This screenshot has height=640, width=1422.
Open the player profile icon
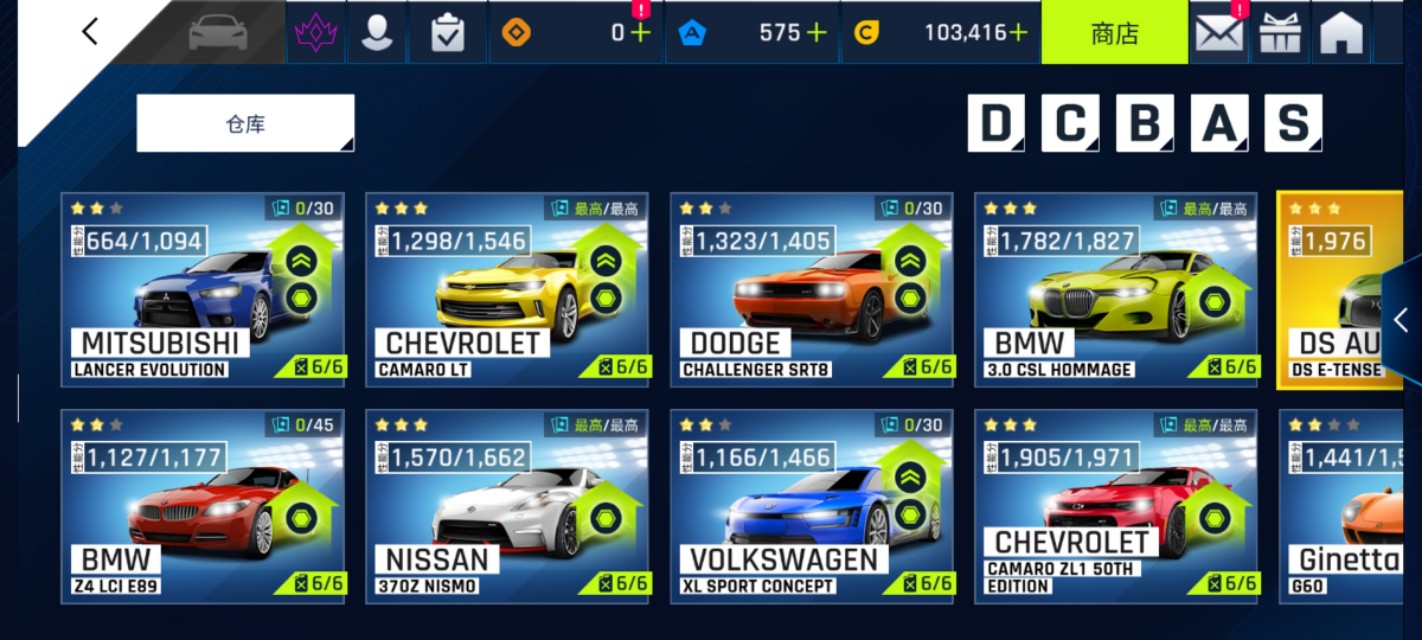point(377,33)
